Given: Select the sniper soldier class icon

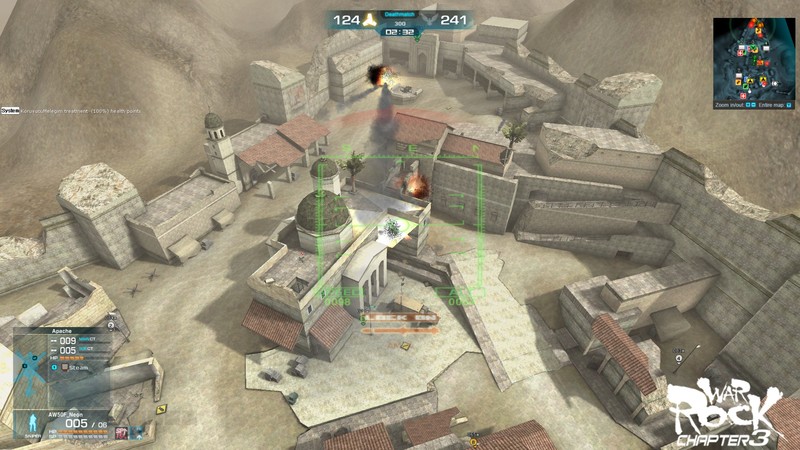Looking at the screenshot, I should [31, 424].
